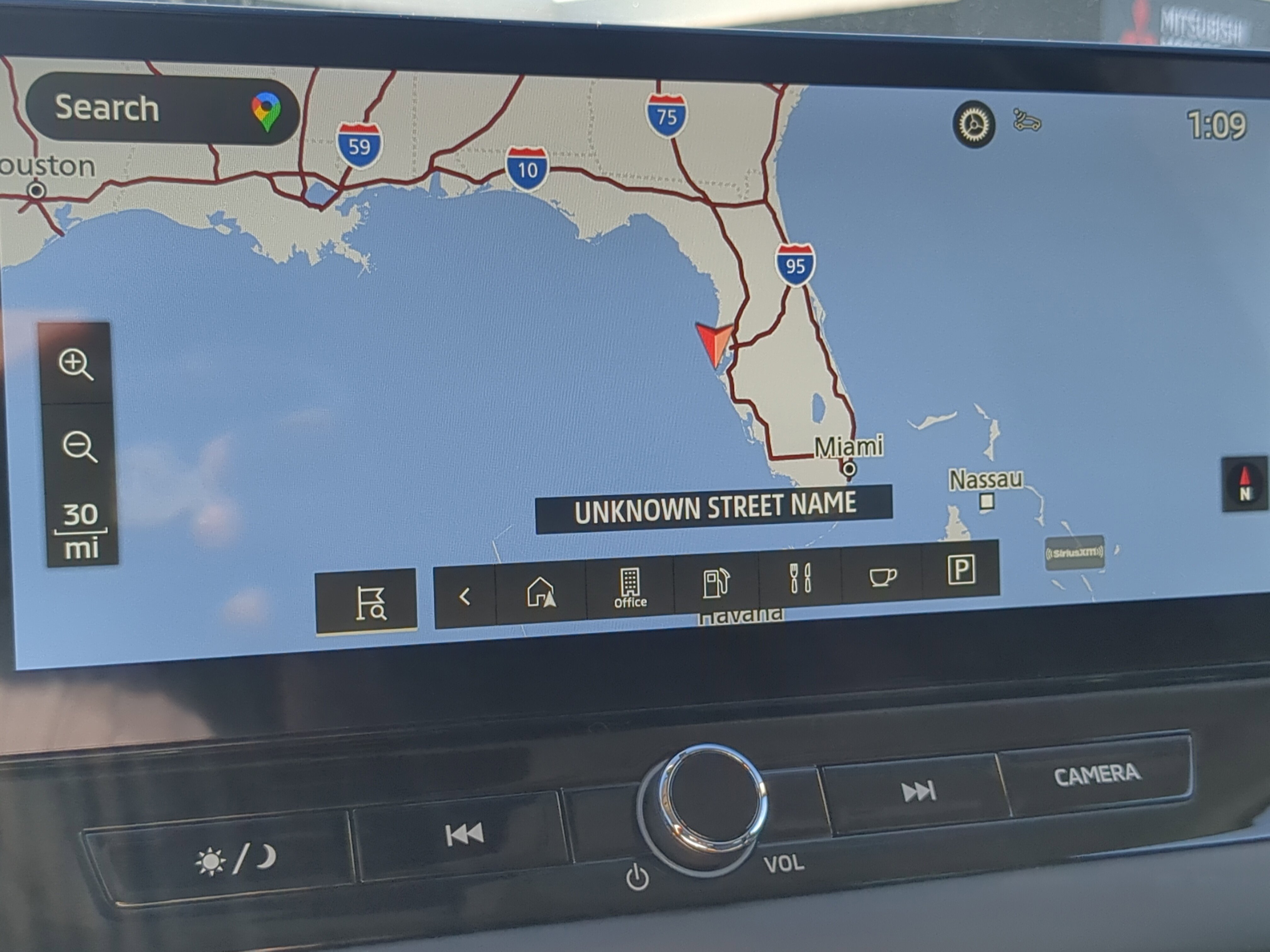Tap the SiriusXM badge

(x=1074, y=552)
